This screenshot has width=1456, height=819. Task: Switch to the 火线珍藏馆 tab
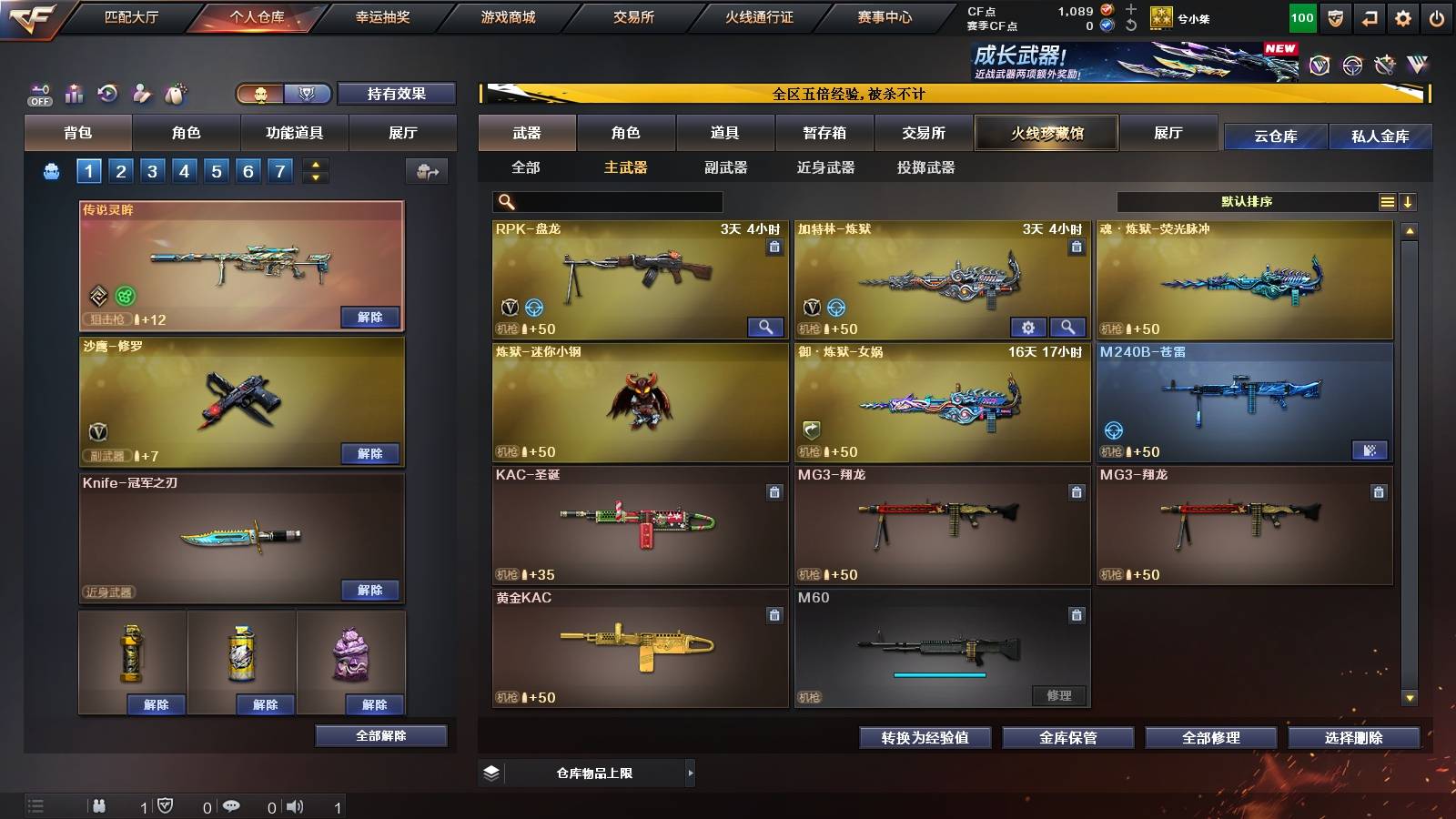1045,133
